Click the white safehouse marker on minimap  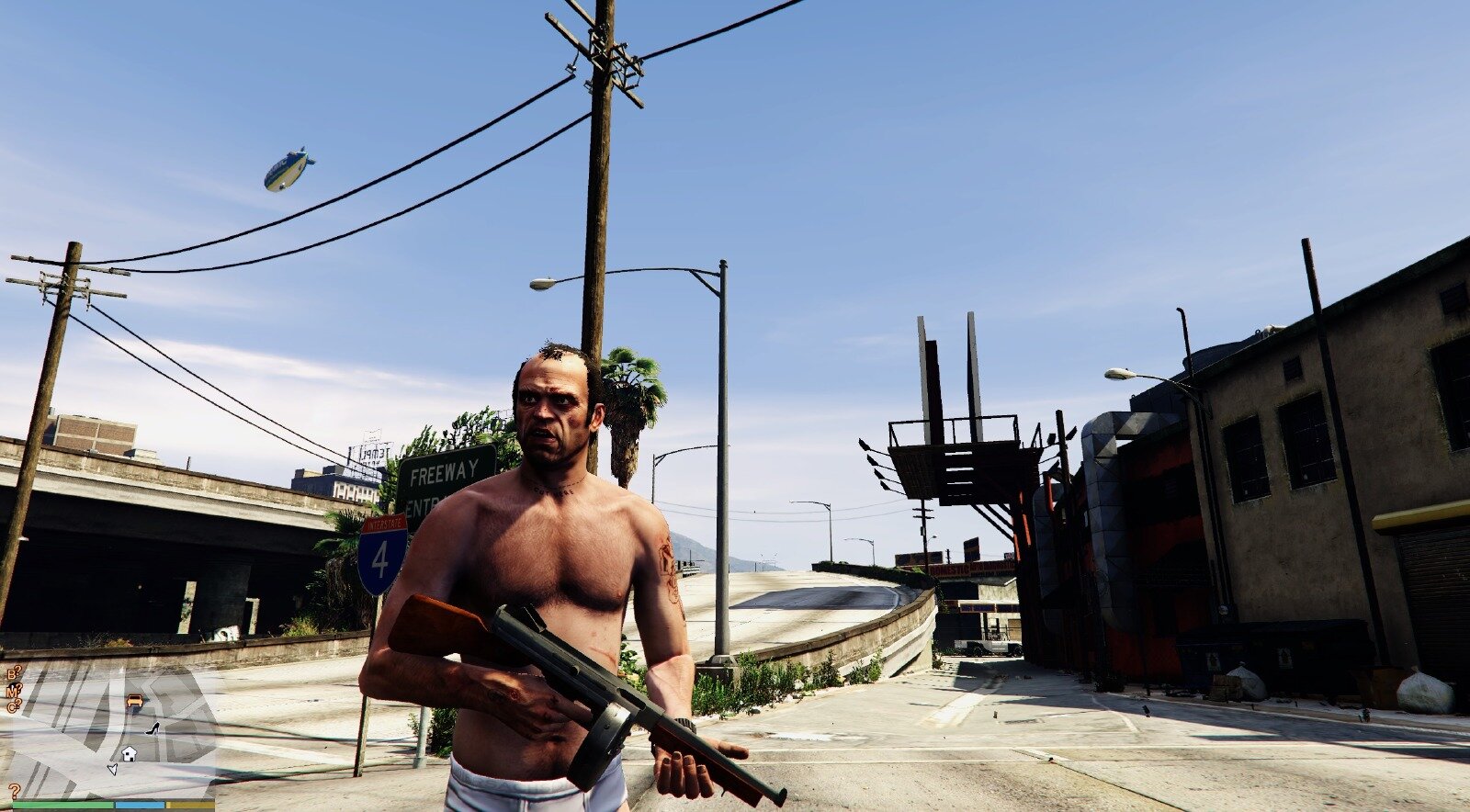click(129, 753)
